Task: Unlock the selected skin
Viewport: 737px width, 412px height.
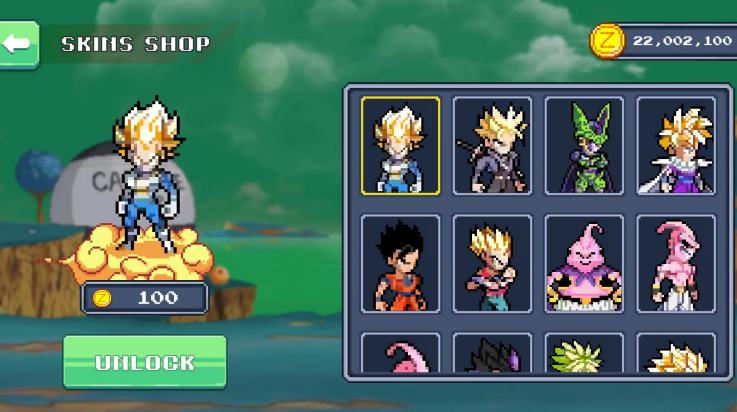Action: pos(145,362)
